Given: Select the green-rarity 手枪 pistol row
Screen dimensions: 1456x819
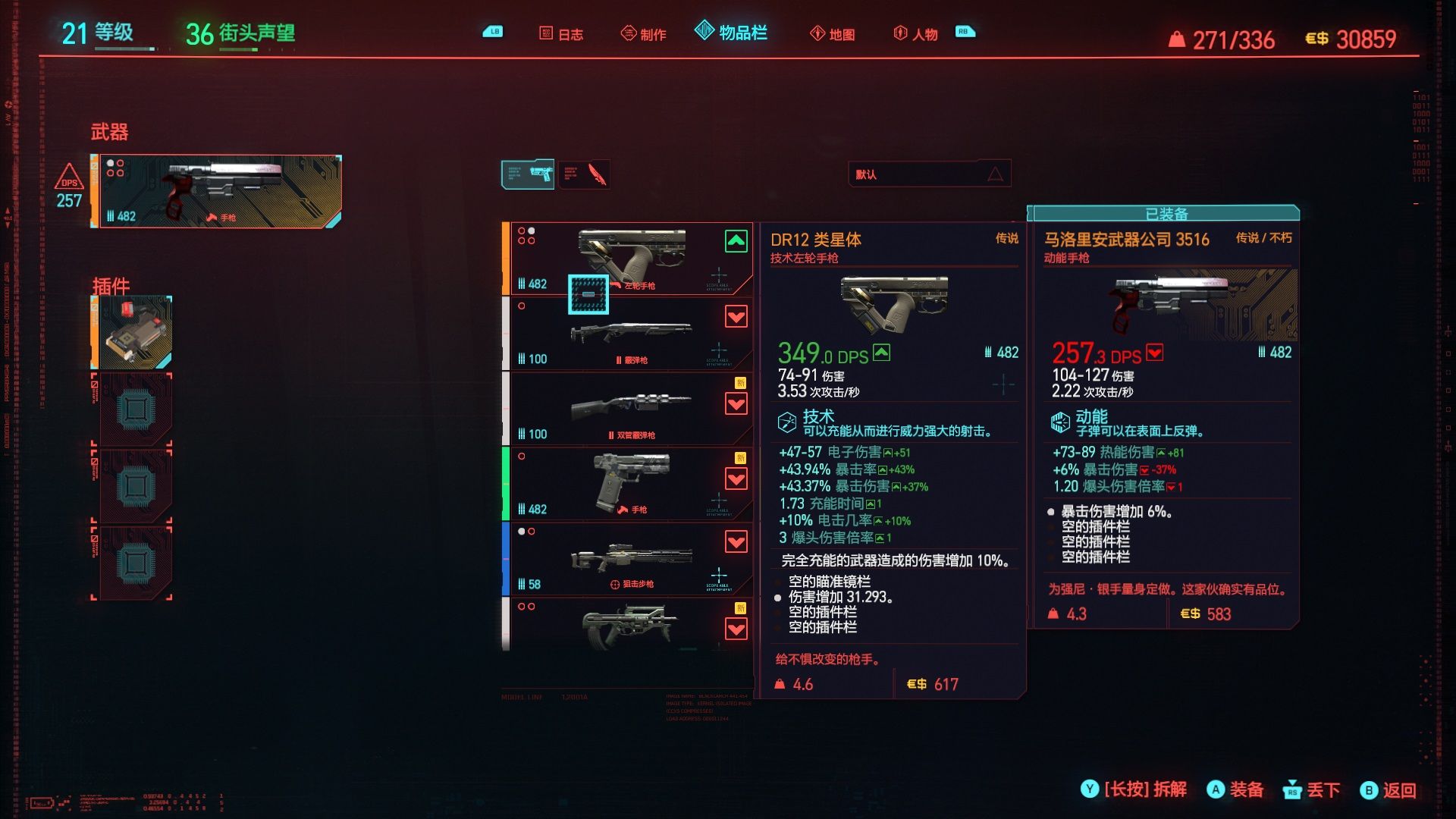Looking at the screenshot, I should 629,484.
